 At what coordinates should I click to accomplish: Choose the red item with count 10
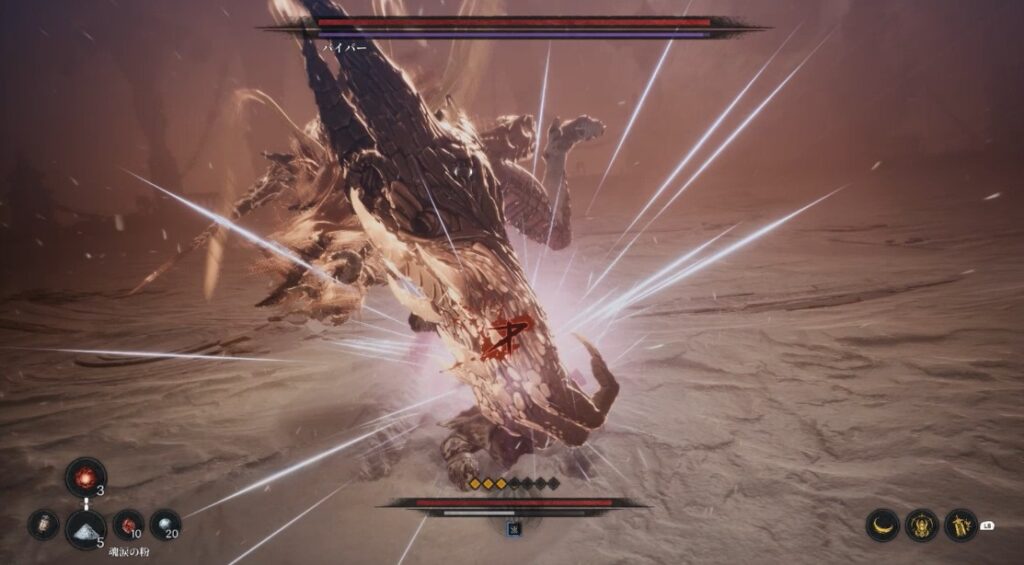[128, 524]
